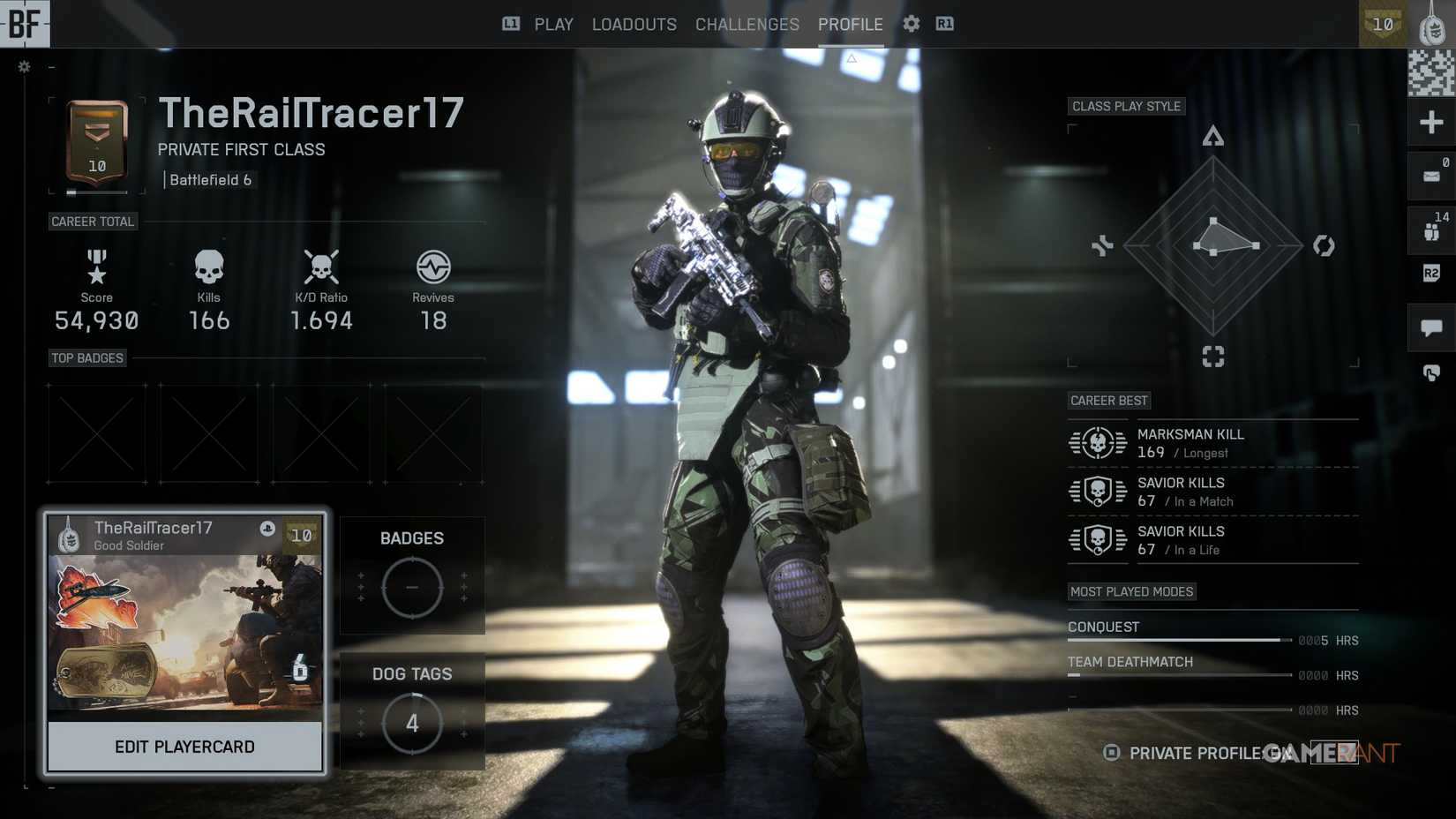Open the mail envelope icon showing 0
Image resolution: width=1456 pixels, height=819 pixels.
coord(1431,175)
